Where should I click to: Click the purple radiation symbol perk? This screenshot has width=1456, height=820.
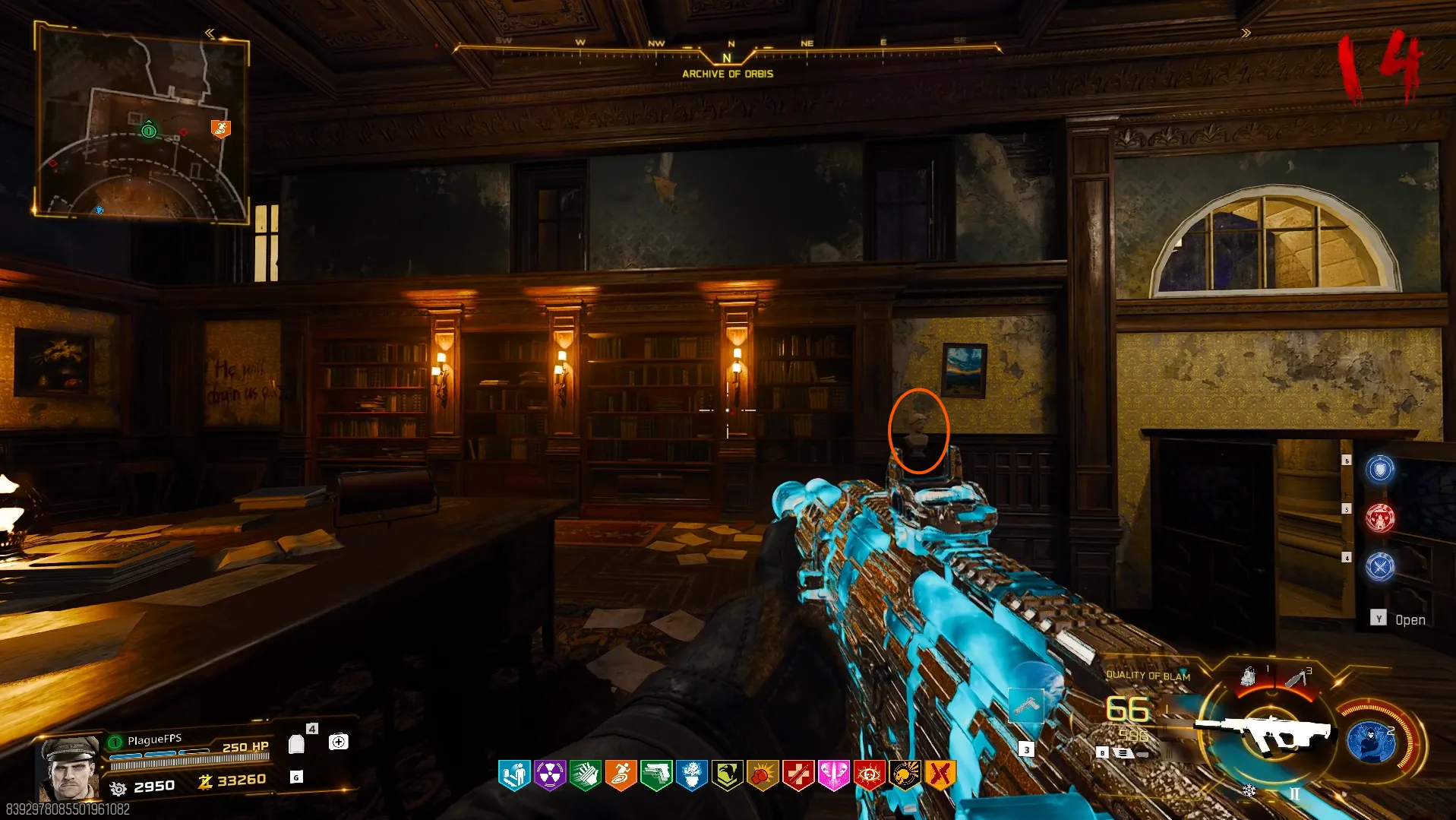pyautogui.click(x=550, y=775)
